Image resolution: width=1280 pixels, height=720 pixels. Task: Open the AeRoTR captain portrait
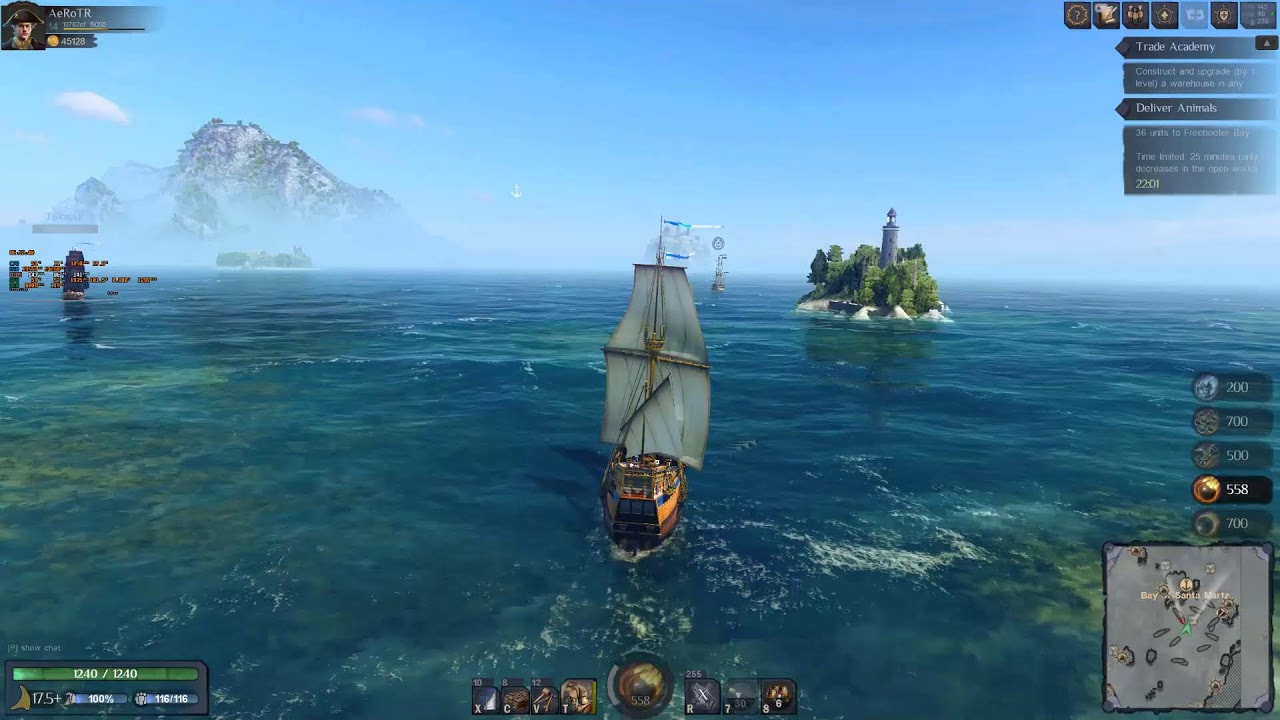[x=21, y=26]
